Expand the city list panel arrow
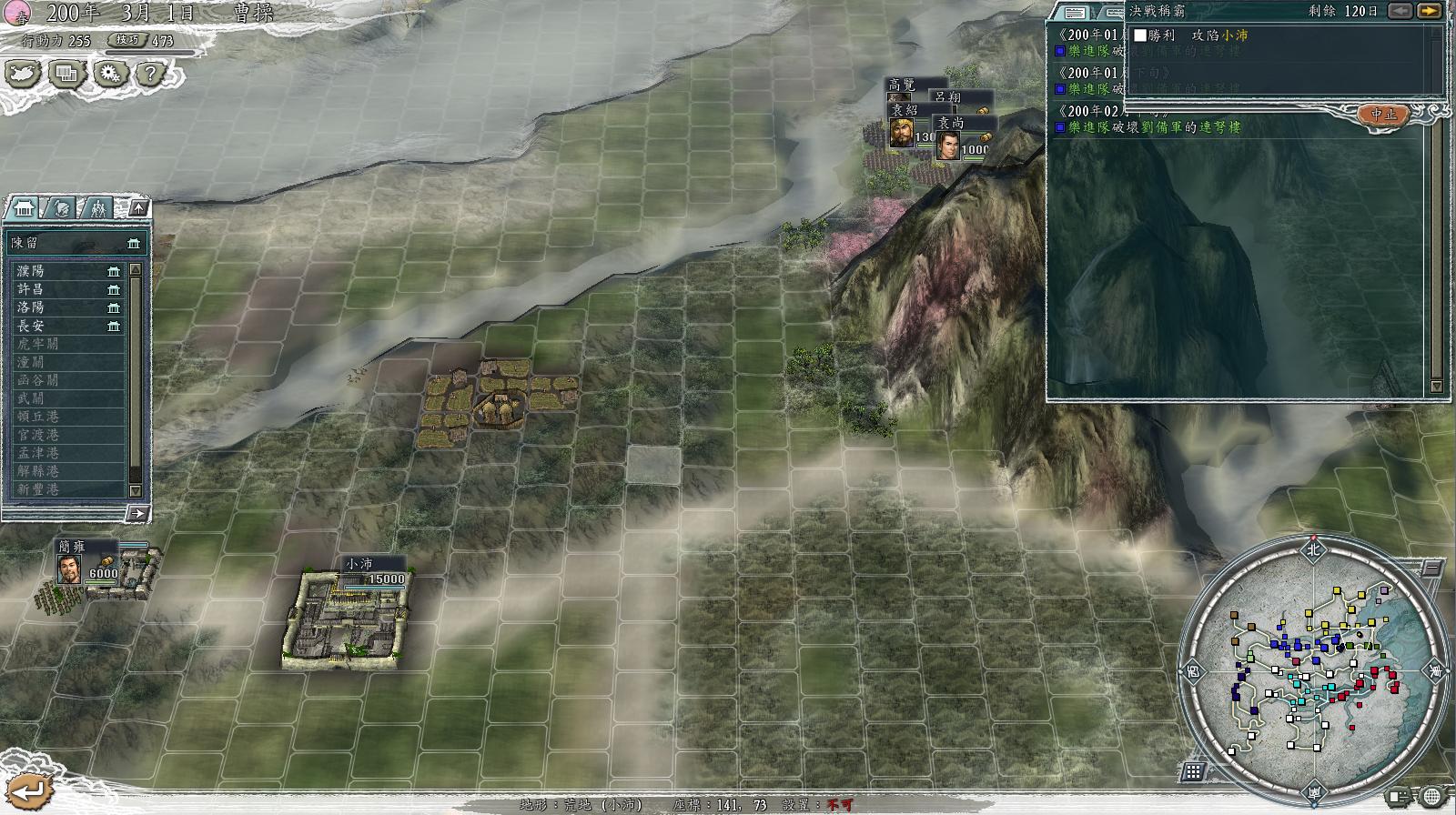The width and height of the screenshot is (1456, 815). pos(136,513)
